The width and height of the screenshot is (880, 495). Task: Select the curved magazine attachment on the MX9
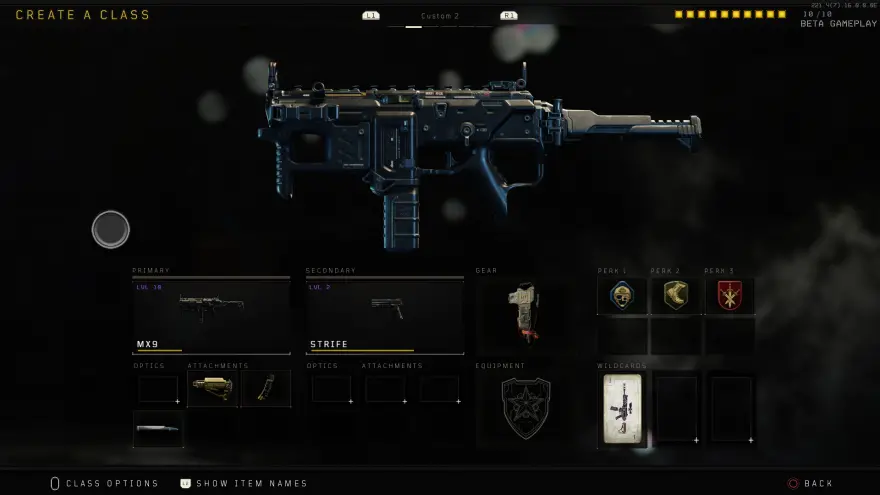266,389
